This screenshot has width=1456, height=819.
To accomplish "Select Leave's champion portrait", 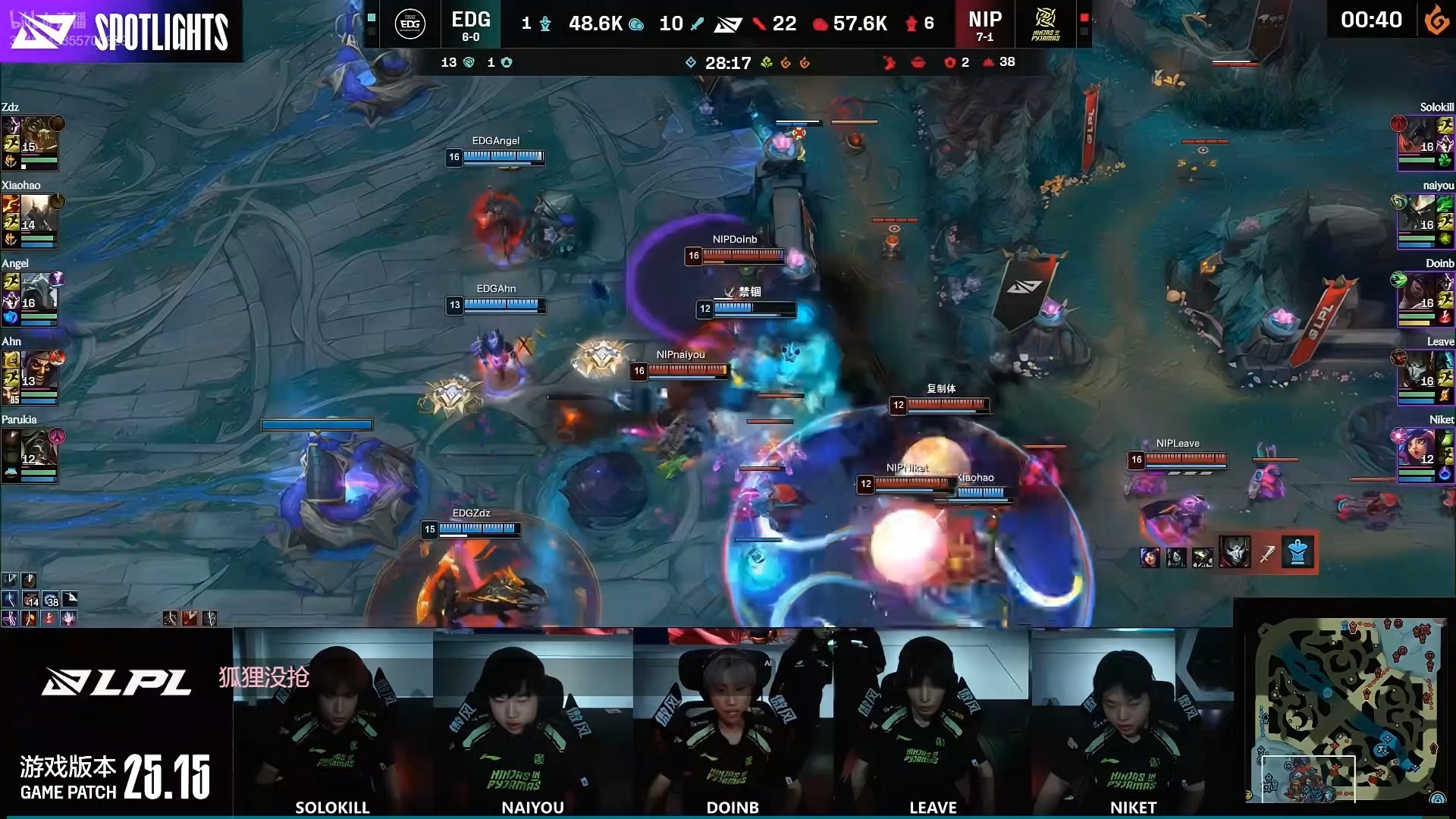I will pyautogui.click(x=1417, y=372).
